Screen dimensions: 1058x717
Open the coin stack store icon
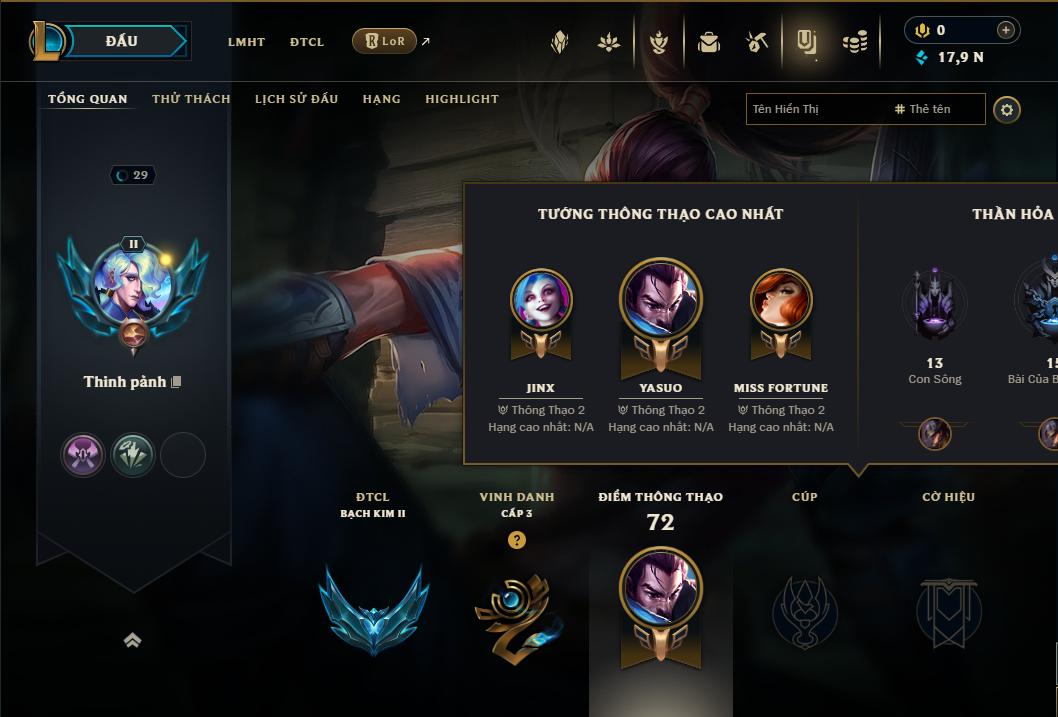[x=855, y=42]
